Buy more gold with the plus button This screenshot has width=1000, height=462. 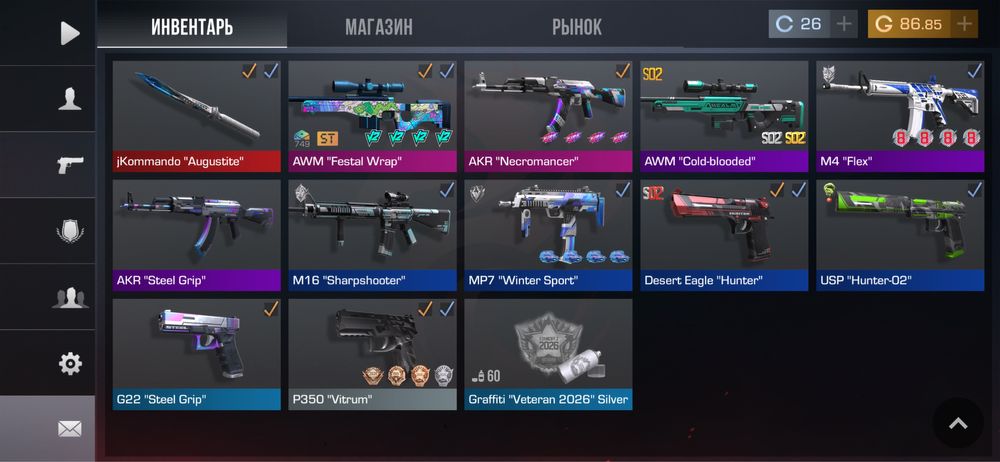click(x=964, y=24)
